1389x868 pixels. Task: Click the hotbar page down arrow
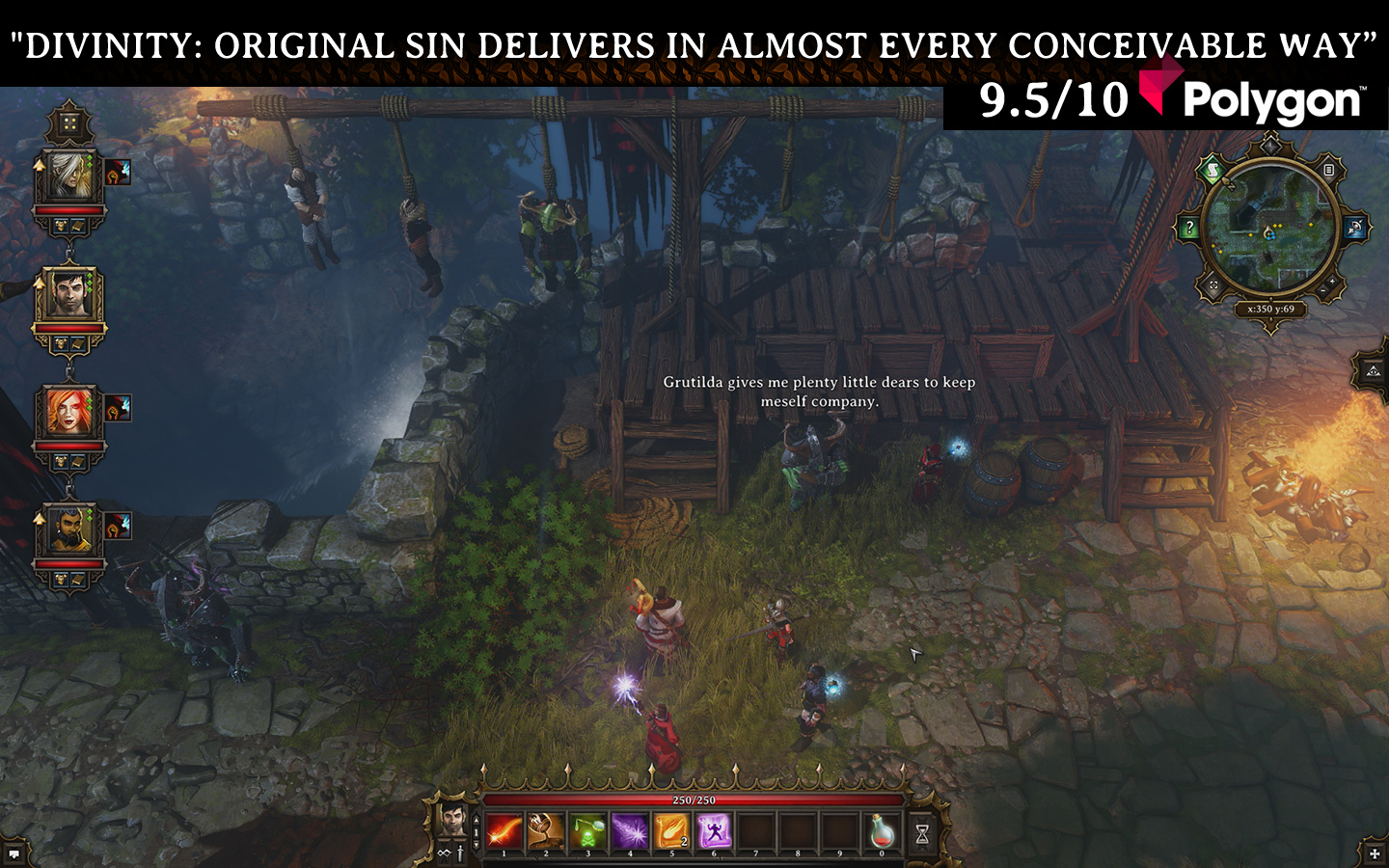coord(477,846)
